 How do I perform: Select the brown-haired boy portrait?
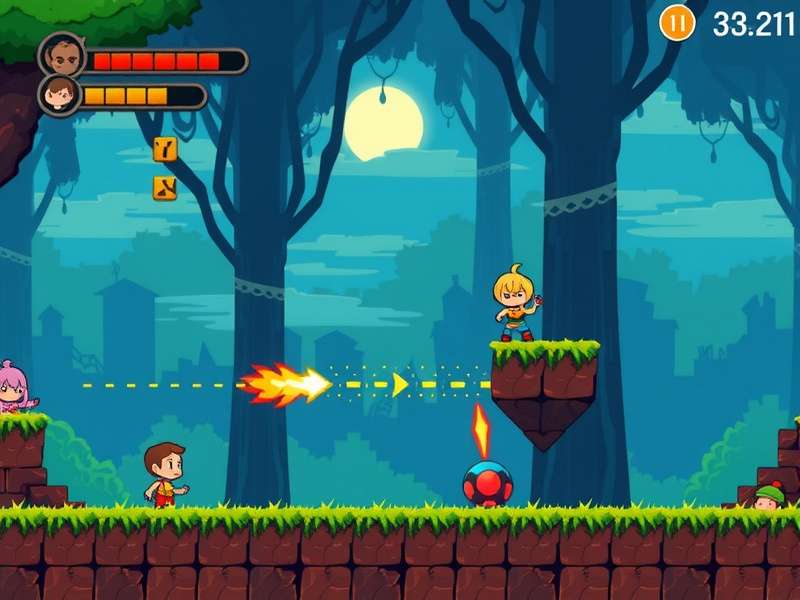pyautogui.click(x=60, y=96)
